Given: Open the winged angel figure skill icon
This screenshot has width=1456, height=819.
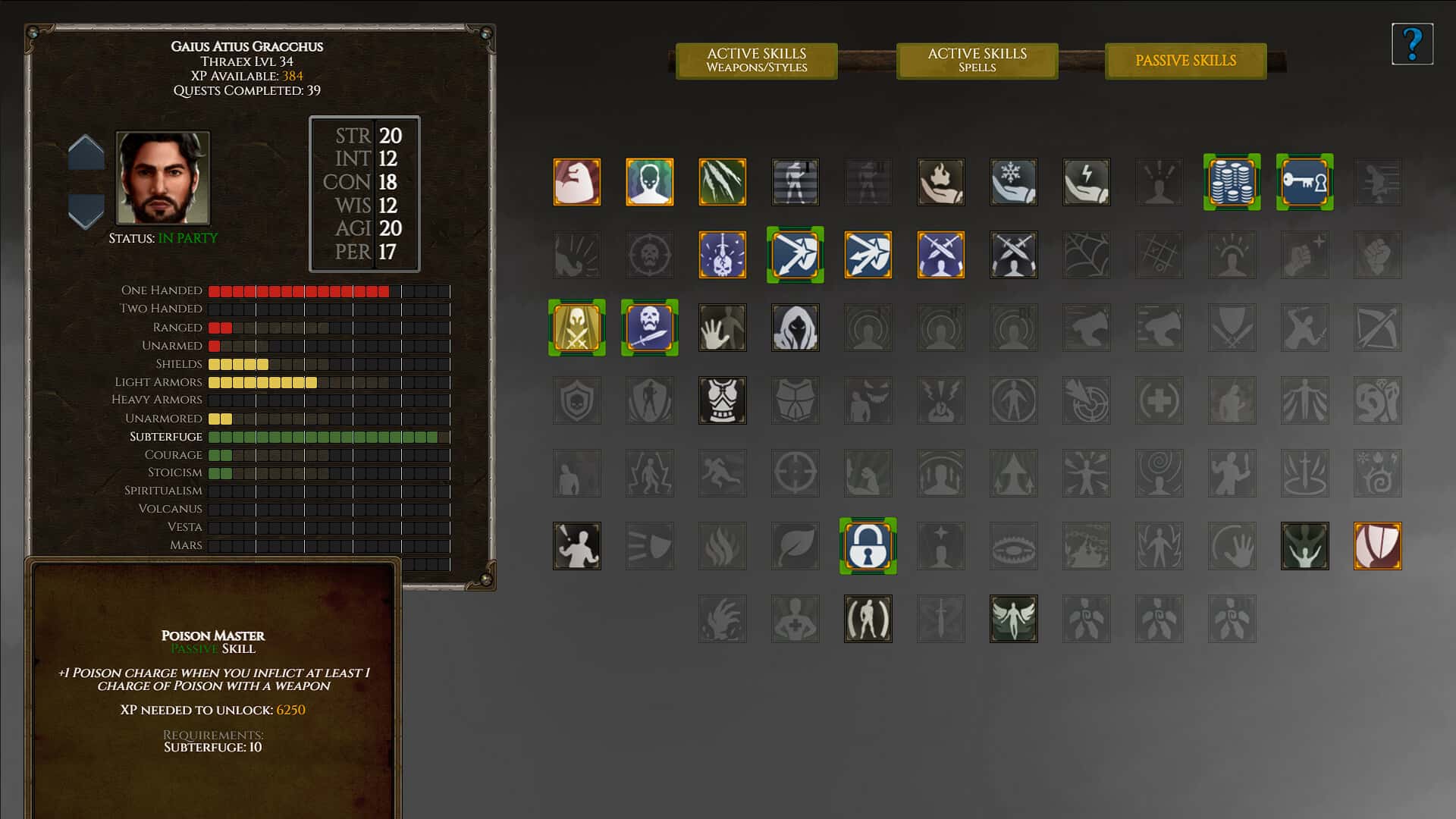Looking at the screenshot, I should [x=1013, y=619].
